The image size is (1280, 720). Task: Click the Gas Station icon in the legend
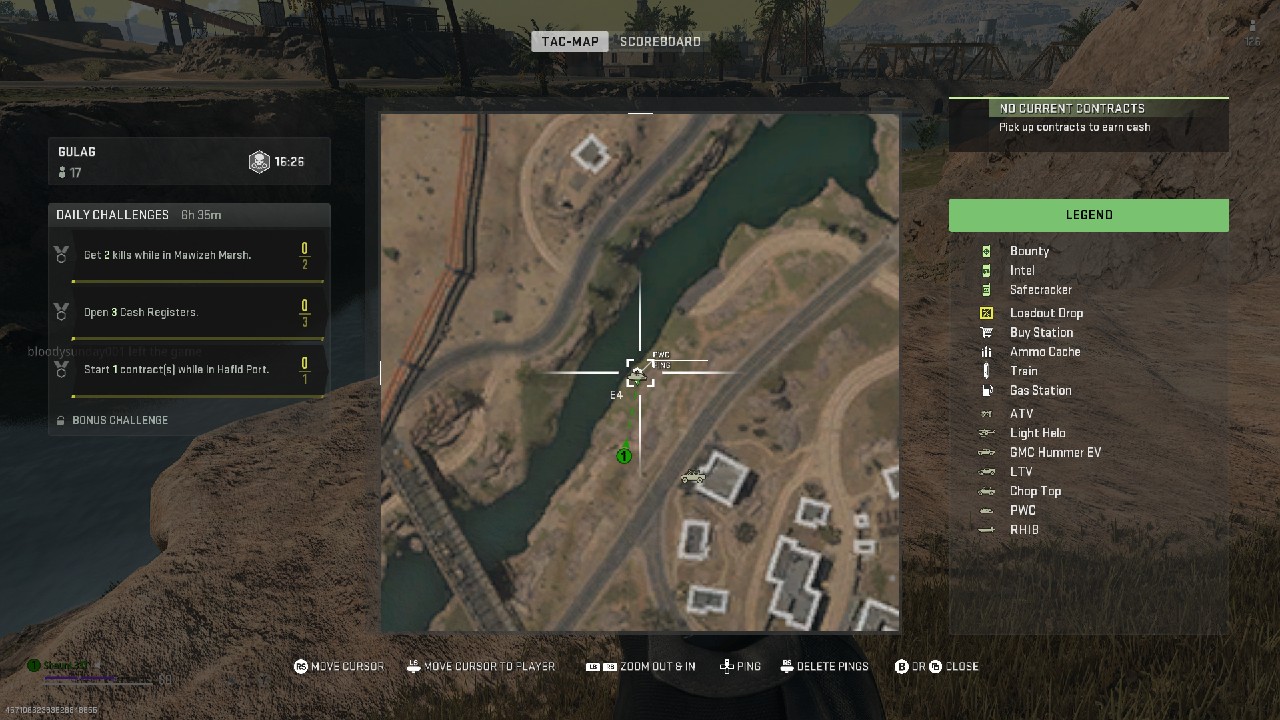pyautogui.click(x=988, y=390)
